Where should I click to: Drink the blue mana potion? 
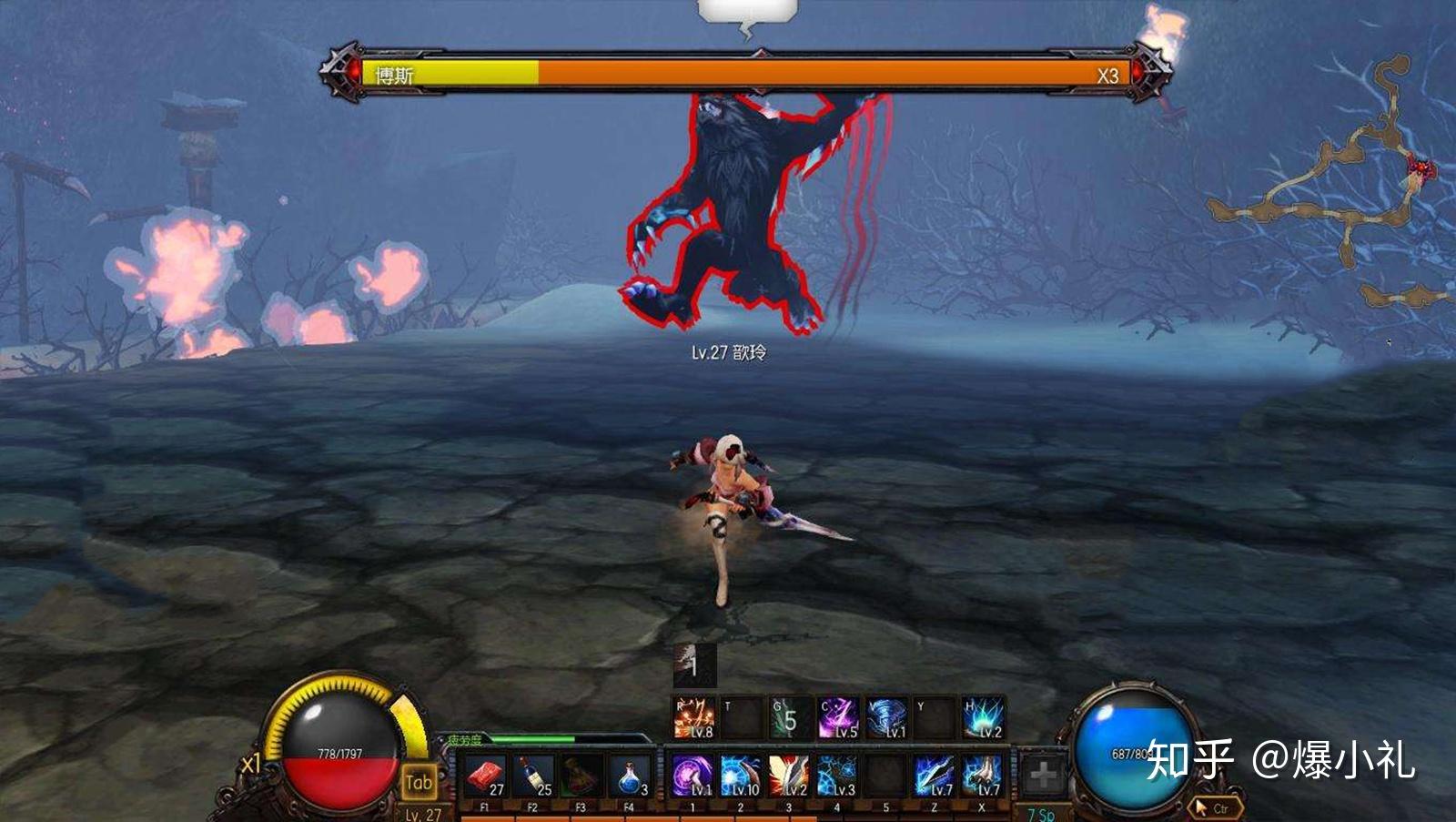629,776
